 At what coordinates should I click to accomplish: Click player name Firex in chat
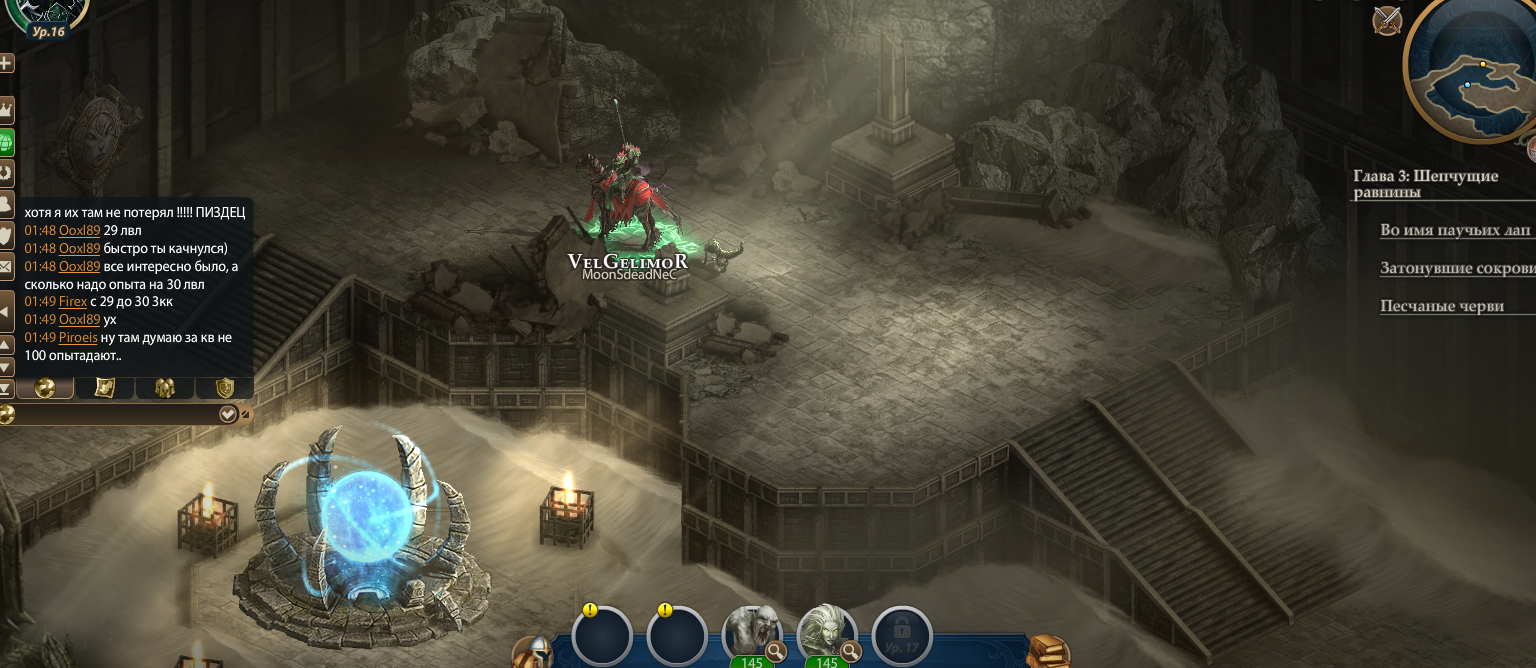[x=73, y=302]
